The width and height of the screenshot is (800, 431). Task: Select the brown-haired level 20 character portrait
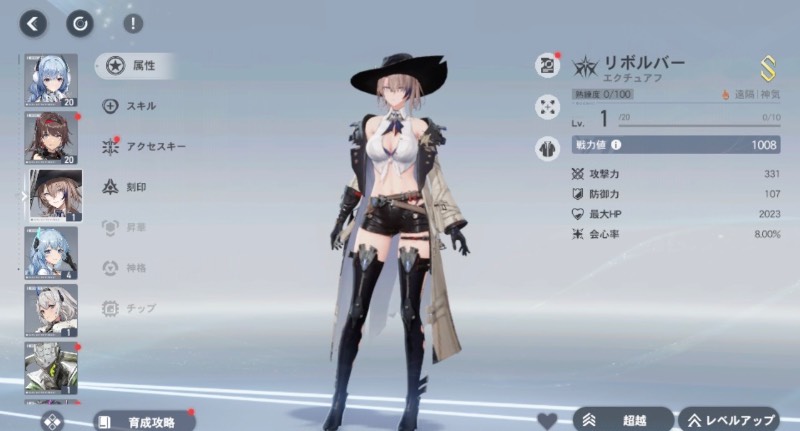(50, 138)
